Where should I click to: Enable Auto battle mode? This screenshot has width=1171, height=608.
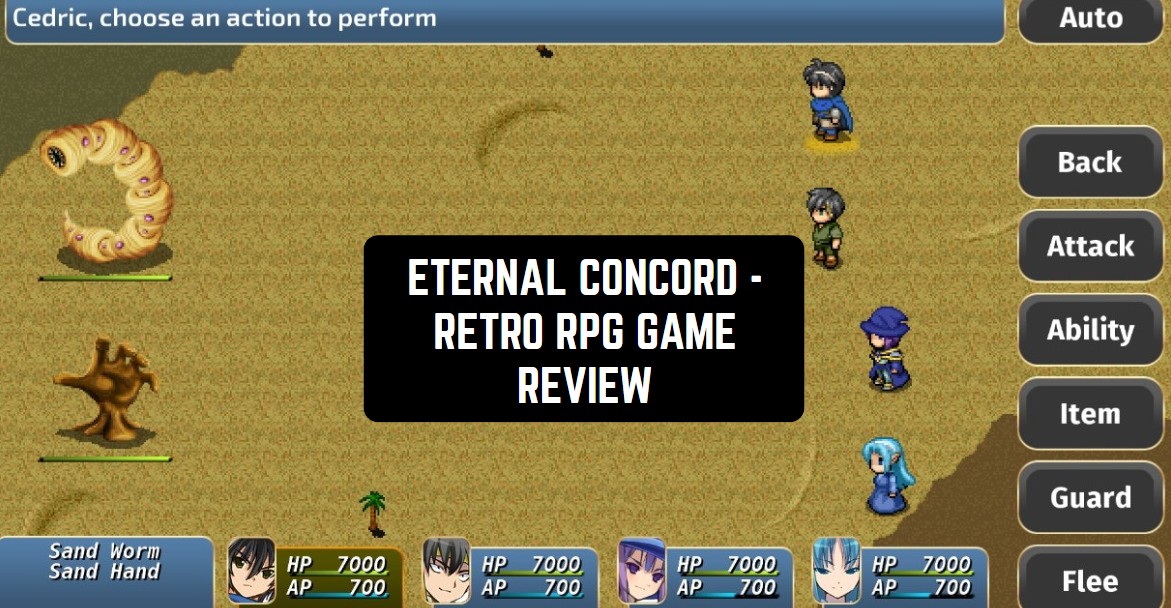1090,20
